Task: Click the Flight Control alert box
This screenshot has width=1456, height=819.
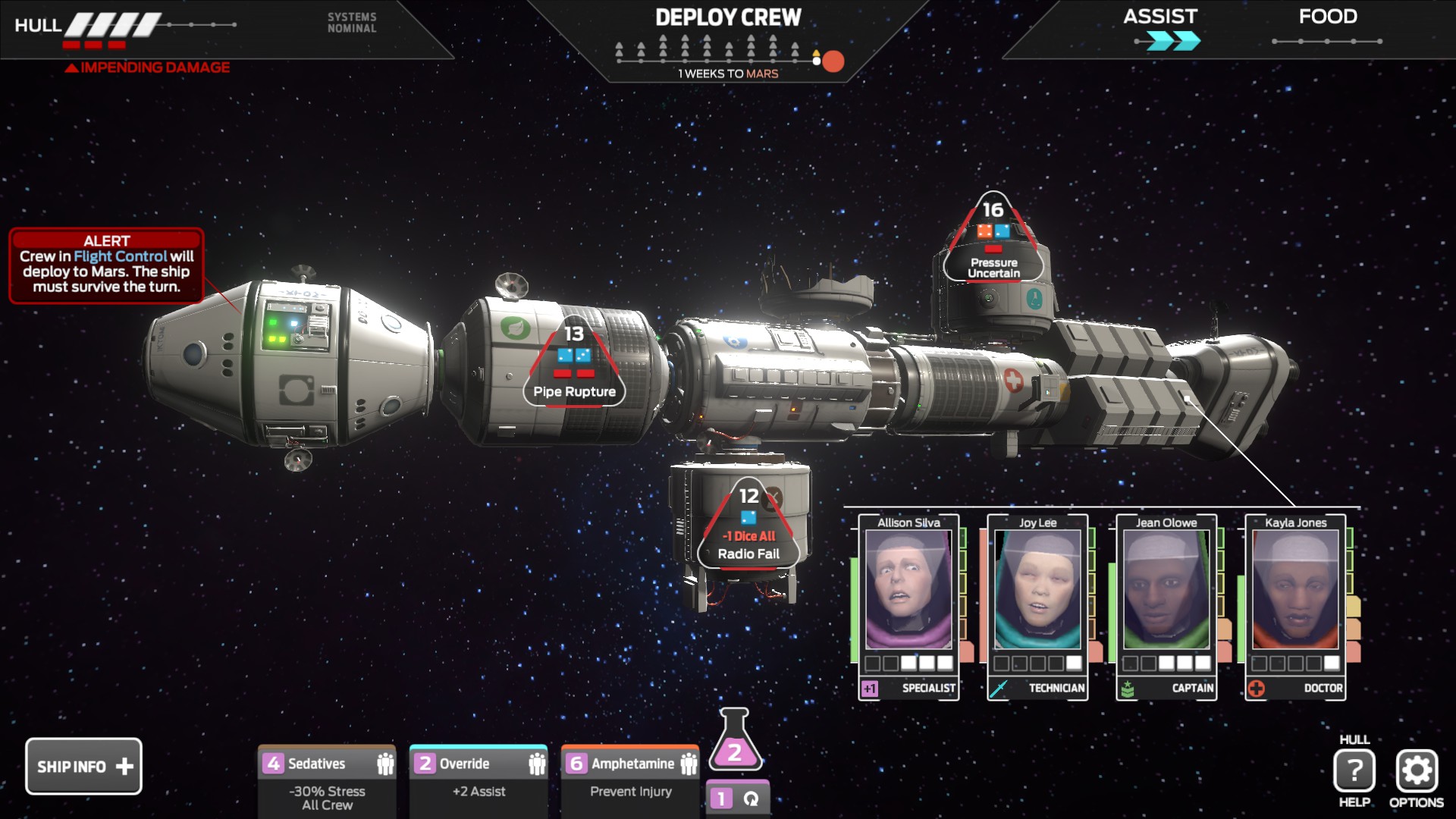Action: [x=106, y=265]
